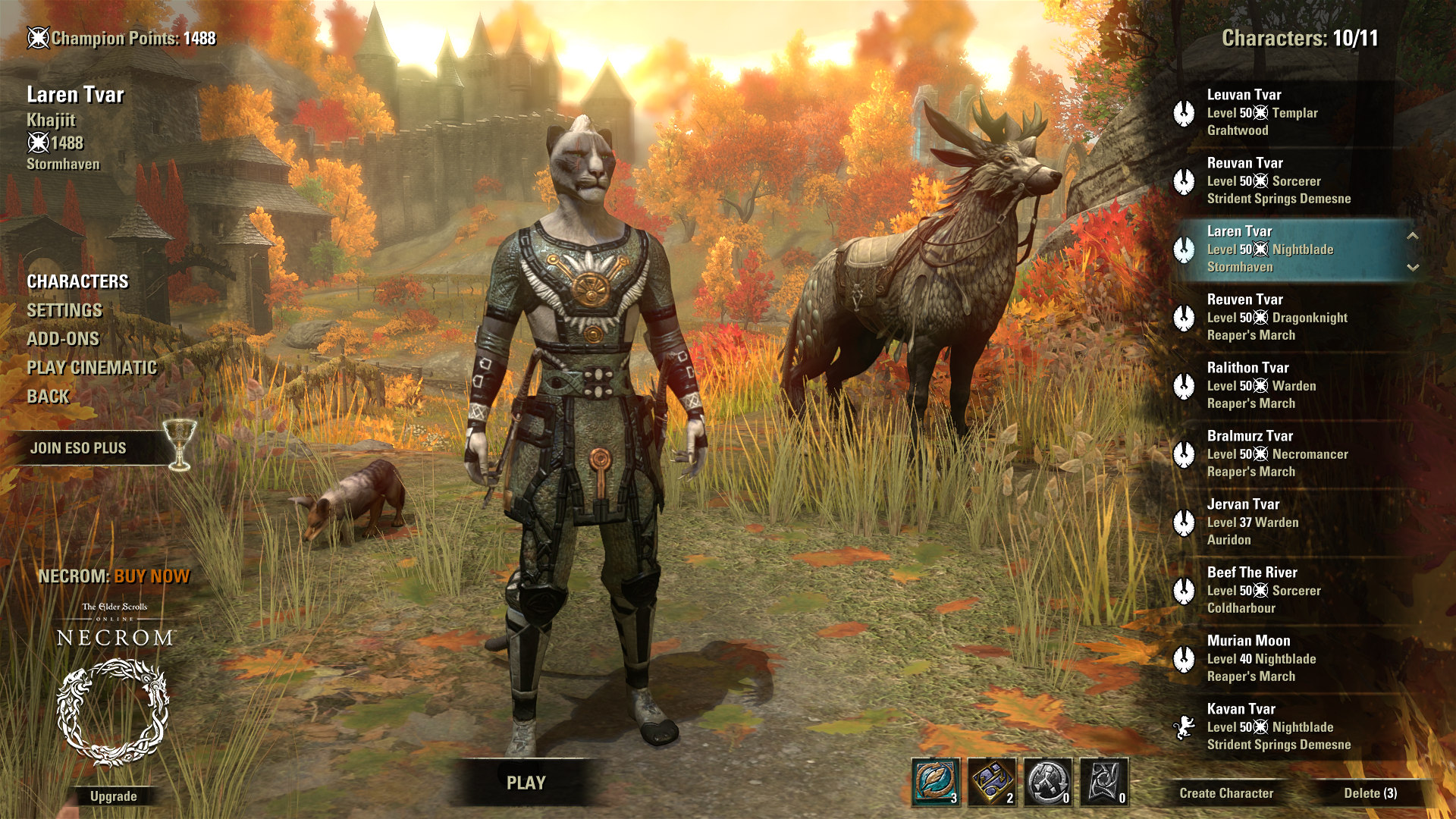Screen dimensions: 1456x819
Task: Open the Settings menu
Action: coord(64,310)
